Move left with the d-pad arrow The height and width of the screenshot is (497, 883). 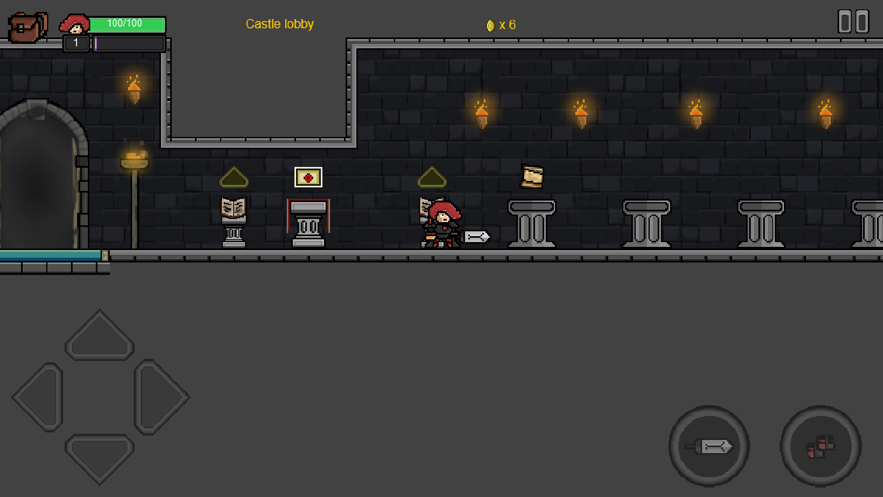(39, 397)
